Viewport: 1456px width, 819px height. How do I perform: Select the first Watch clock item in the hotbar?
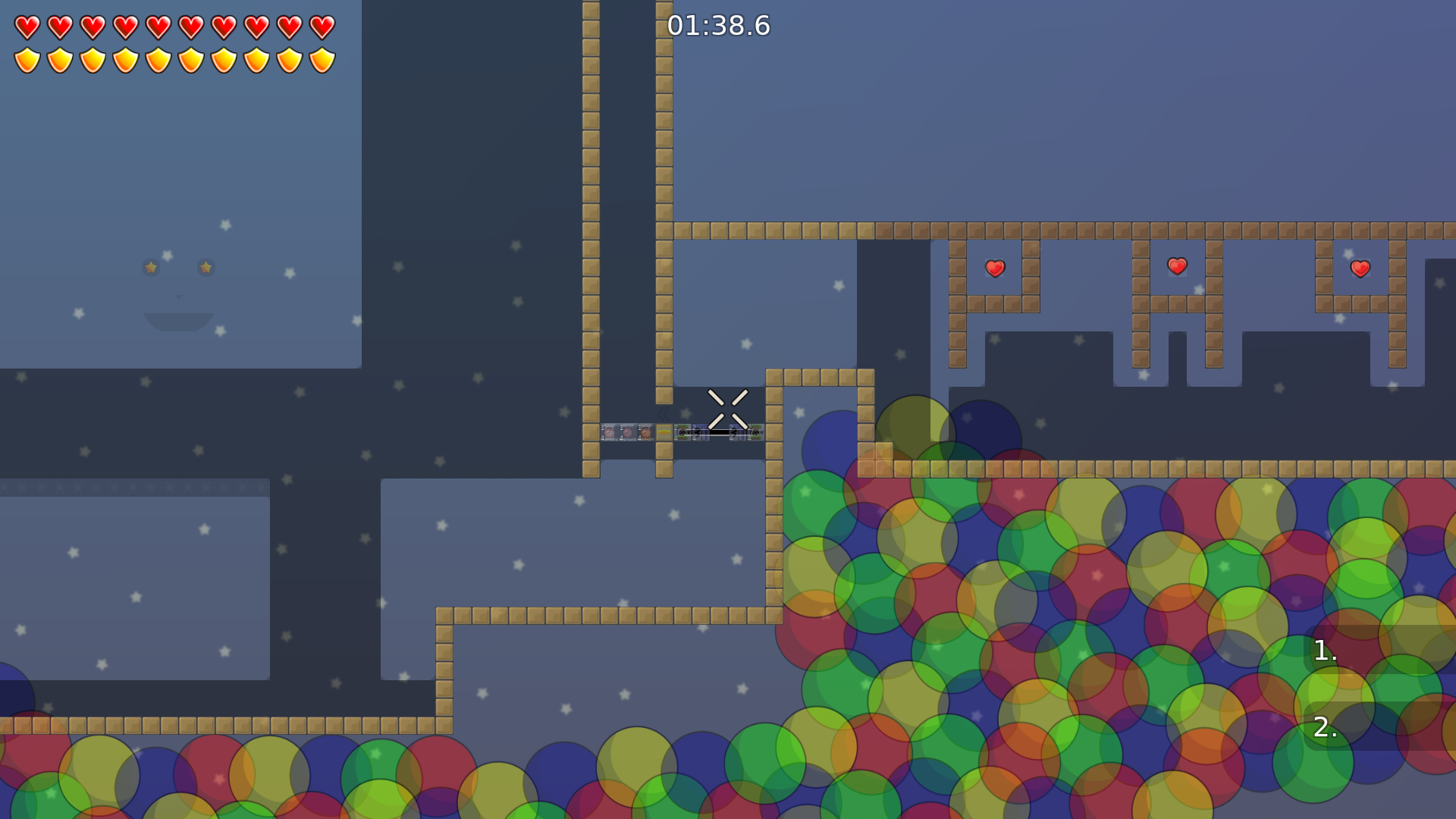click(609, 433)
